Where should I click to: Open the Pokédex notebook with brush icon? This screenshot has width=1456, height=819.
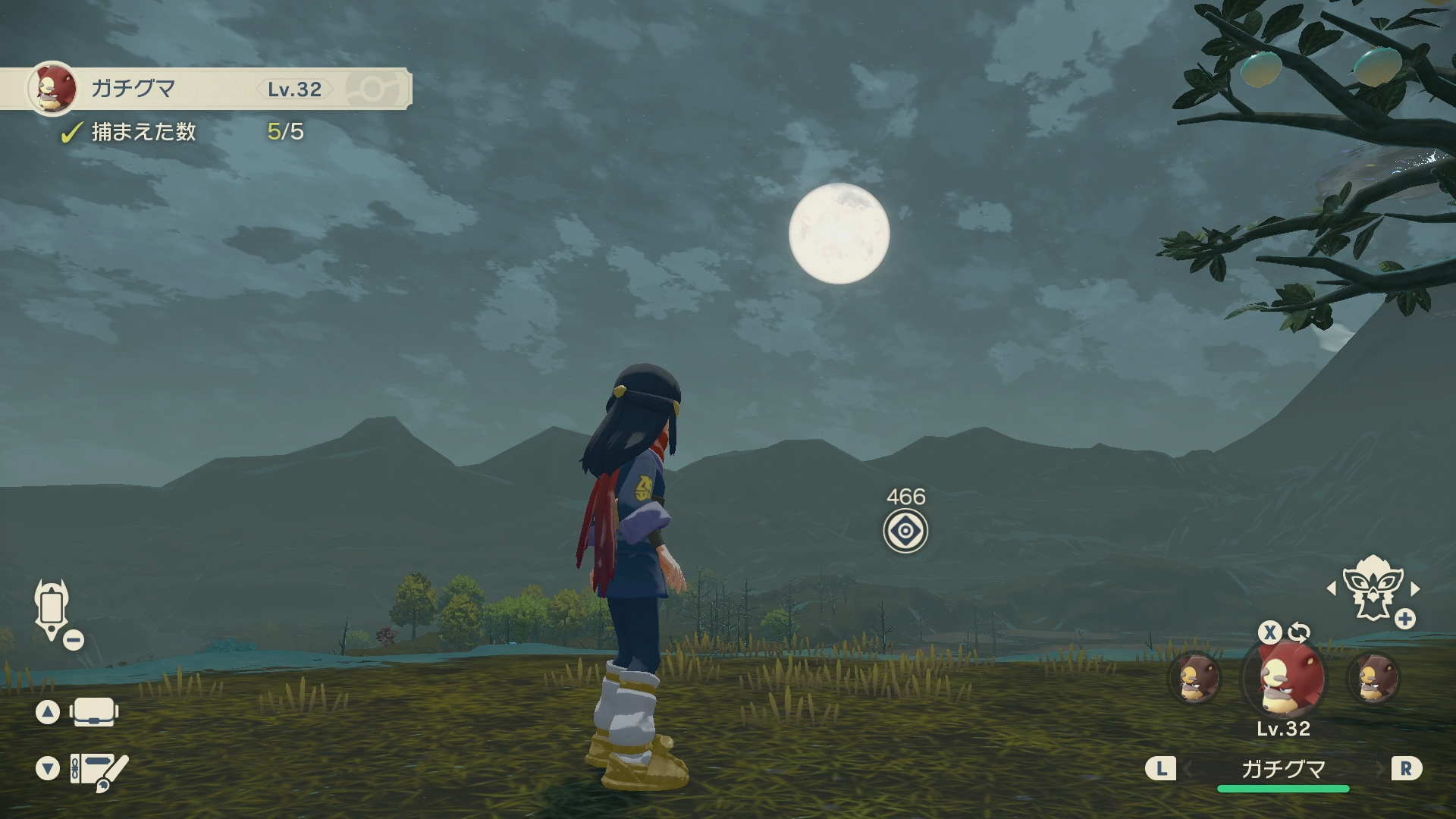coord(99,770)
